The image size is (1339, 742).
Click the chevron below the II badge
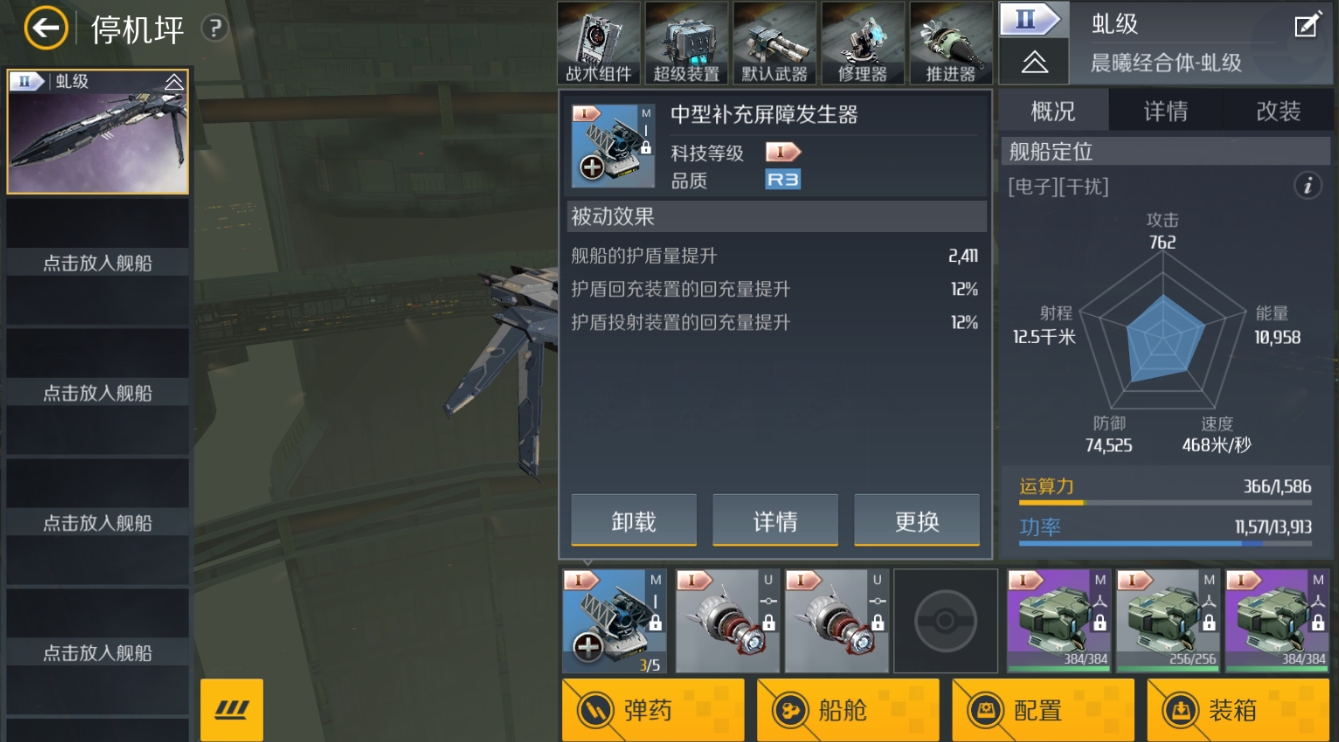[x=1034, y=61]
